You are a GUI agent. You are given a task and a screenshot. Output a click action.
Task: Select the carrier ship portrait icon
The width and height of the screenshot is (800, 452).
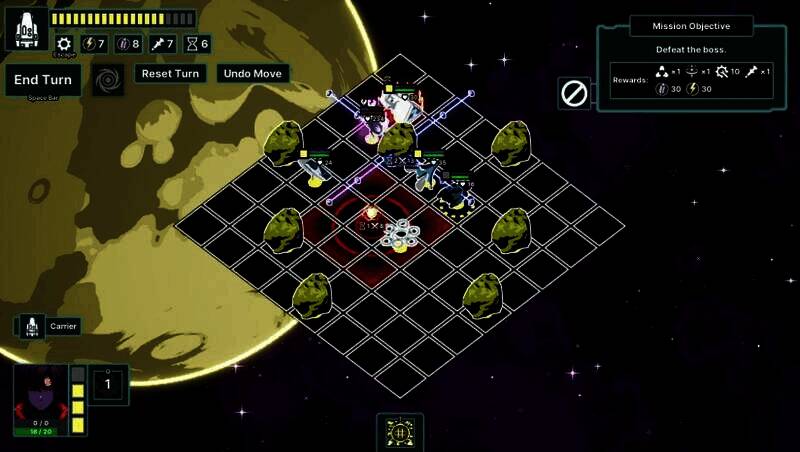[x=32, y=326]
